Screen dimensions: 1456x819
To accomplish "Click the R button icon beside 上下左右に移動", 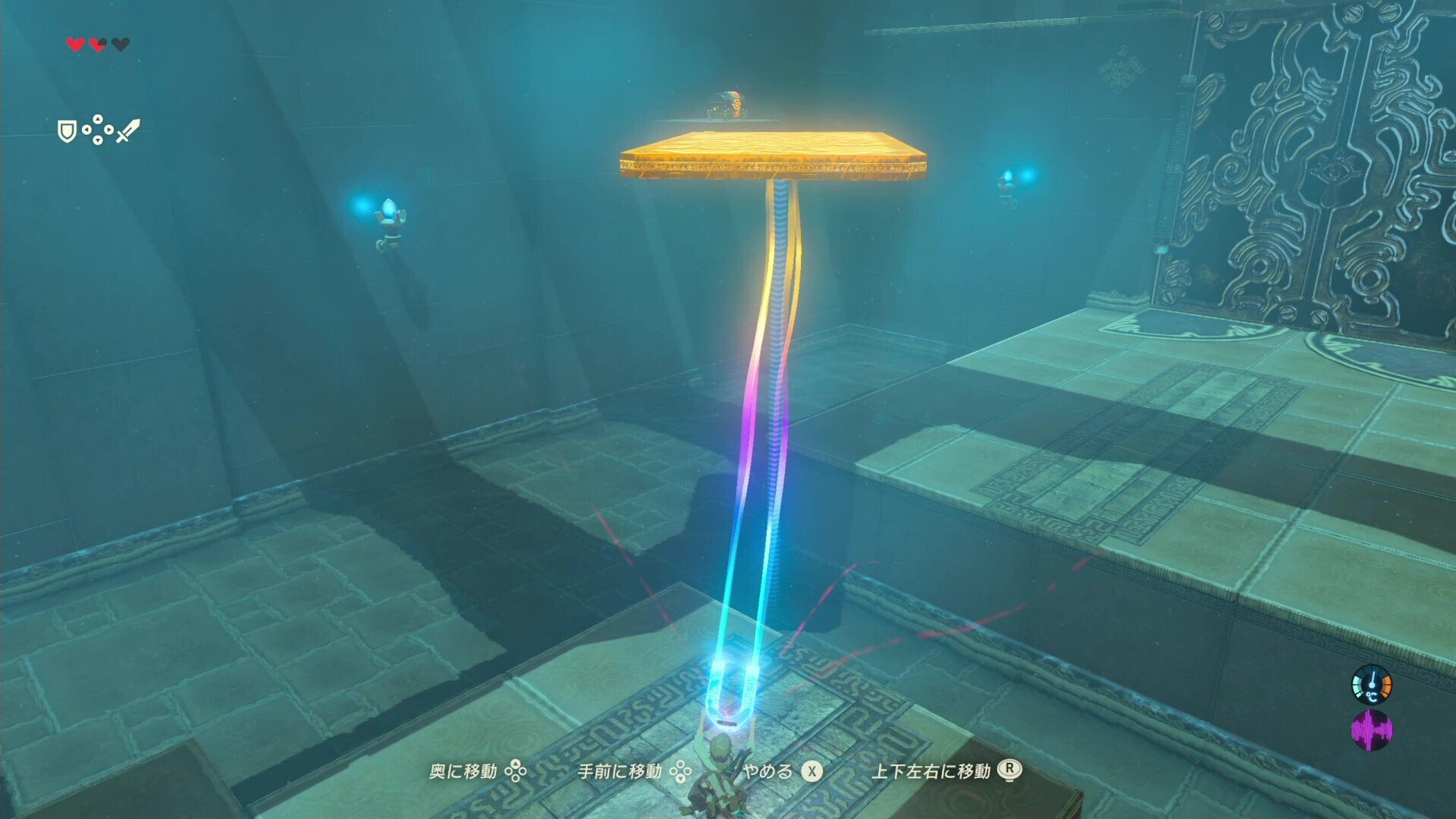I will [x=1011, y=770].
